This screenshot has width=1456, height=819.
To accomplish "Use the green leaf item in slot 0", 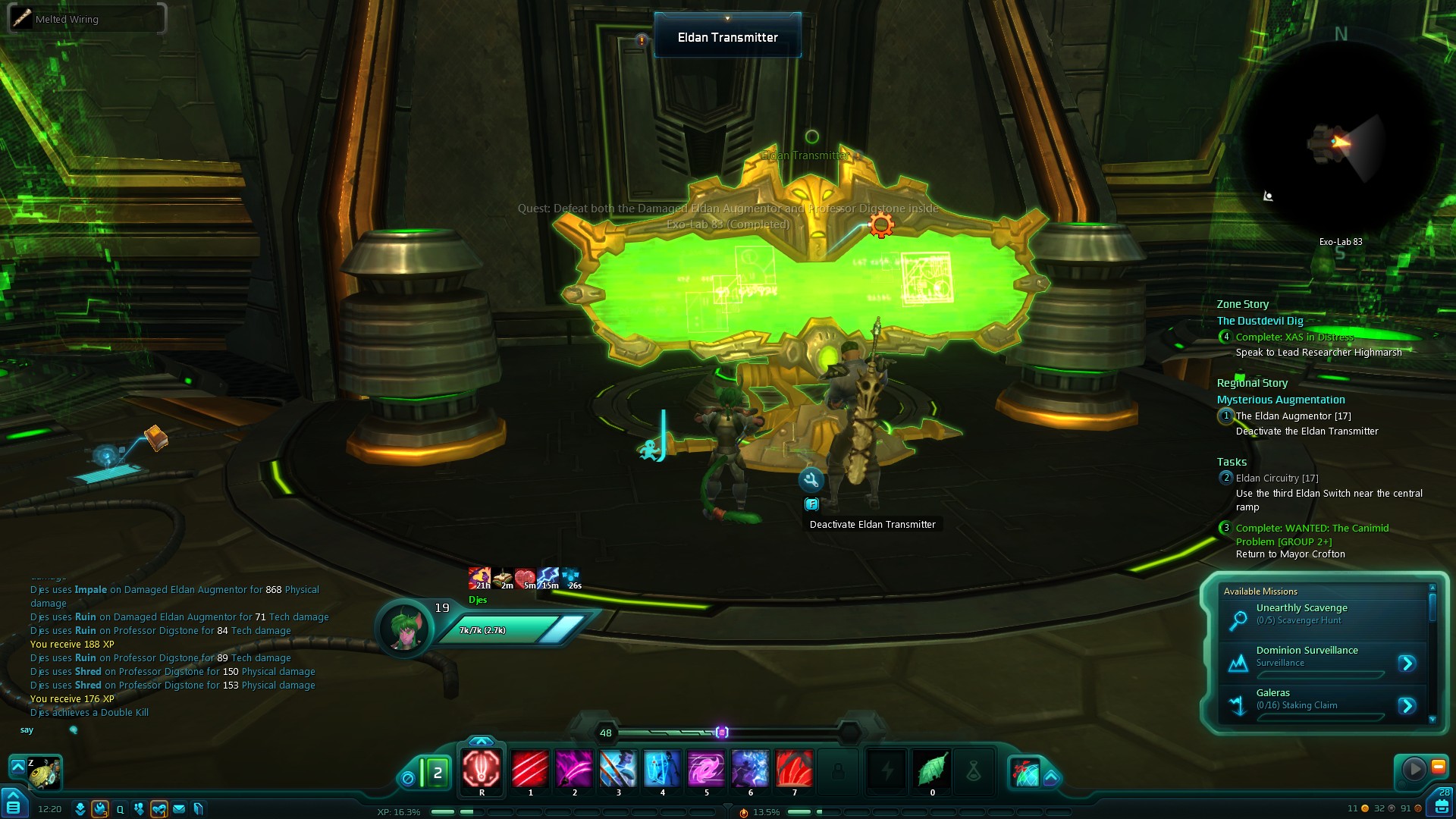I will [932, 769].
